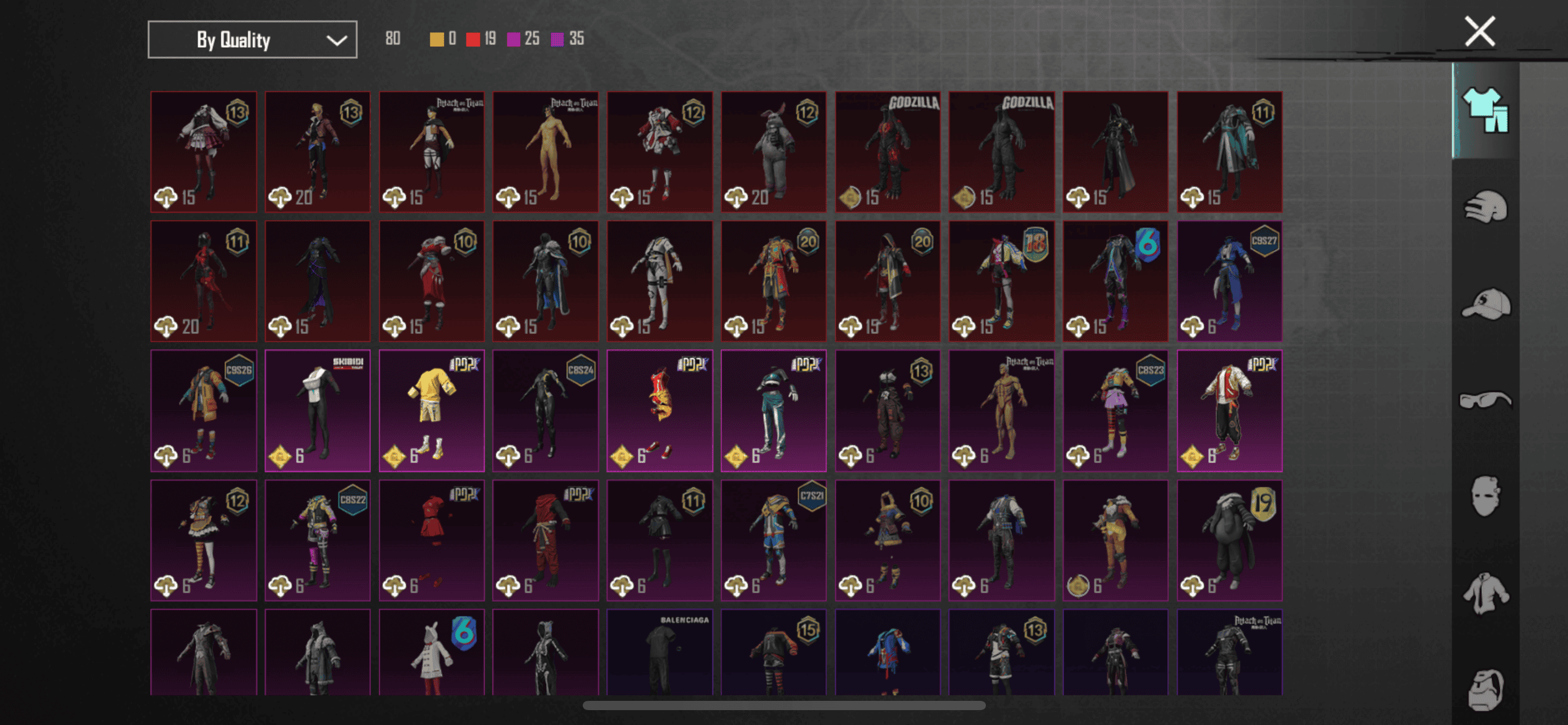Open the face mask category tab
The width and height of the screenshot is (1568, 725).
(x=1485, y=496)
